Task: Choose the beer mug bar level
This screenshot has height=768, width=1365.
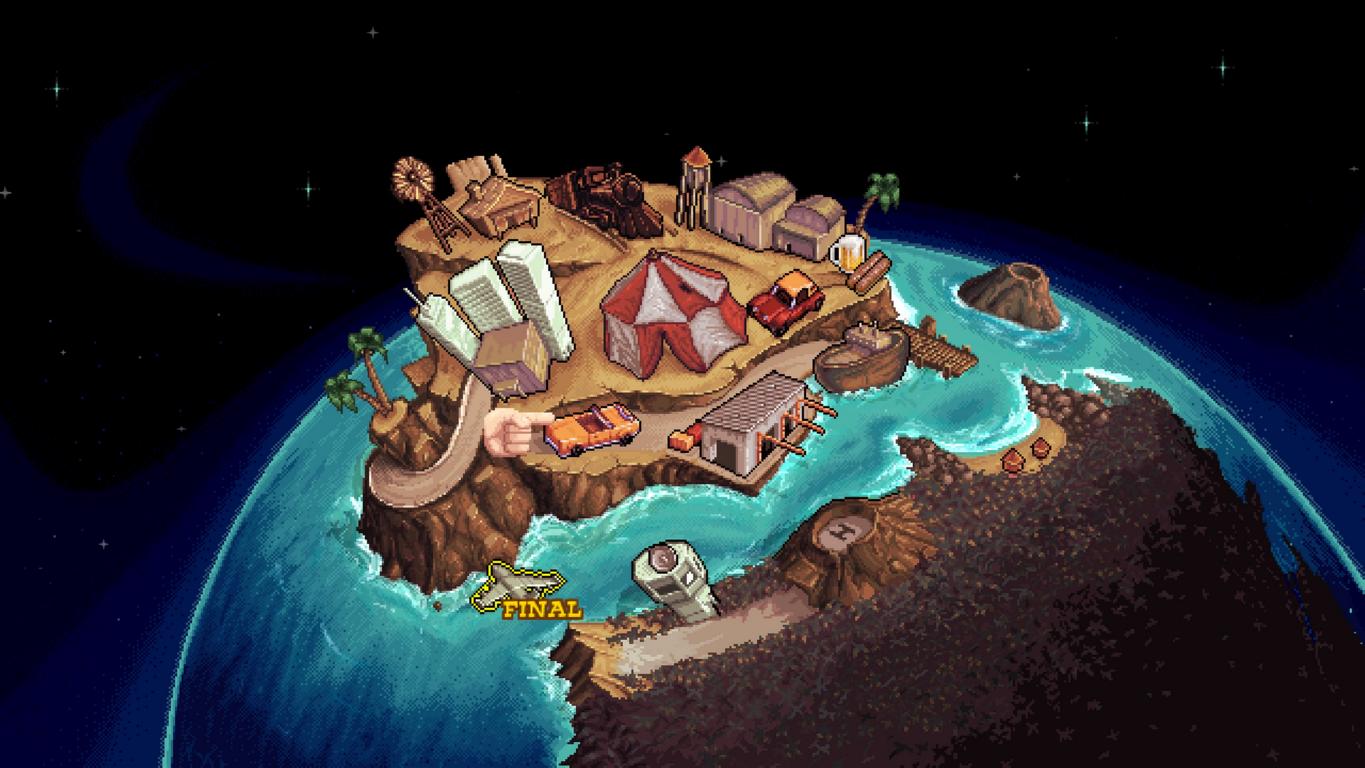Action: pos(846,250)
